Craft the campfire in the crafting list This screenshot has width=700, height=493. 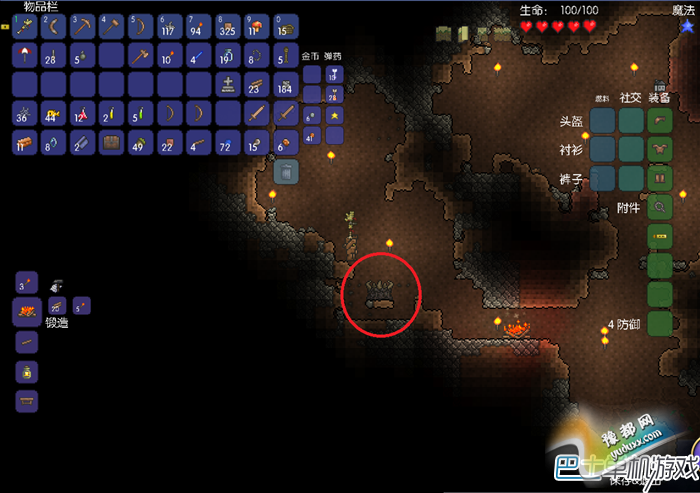26,313
